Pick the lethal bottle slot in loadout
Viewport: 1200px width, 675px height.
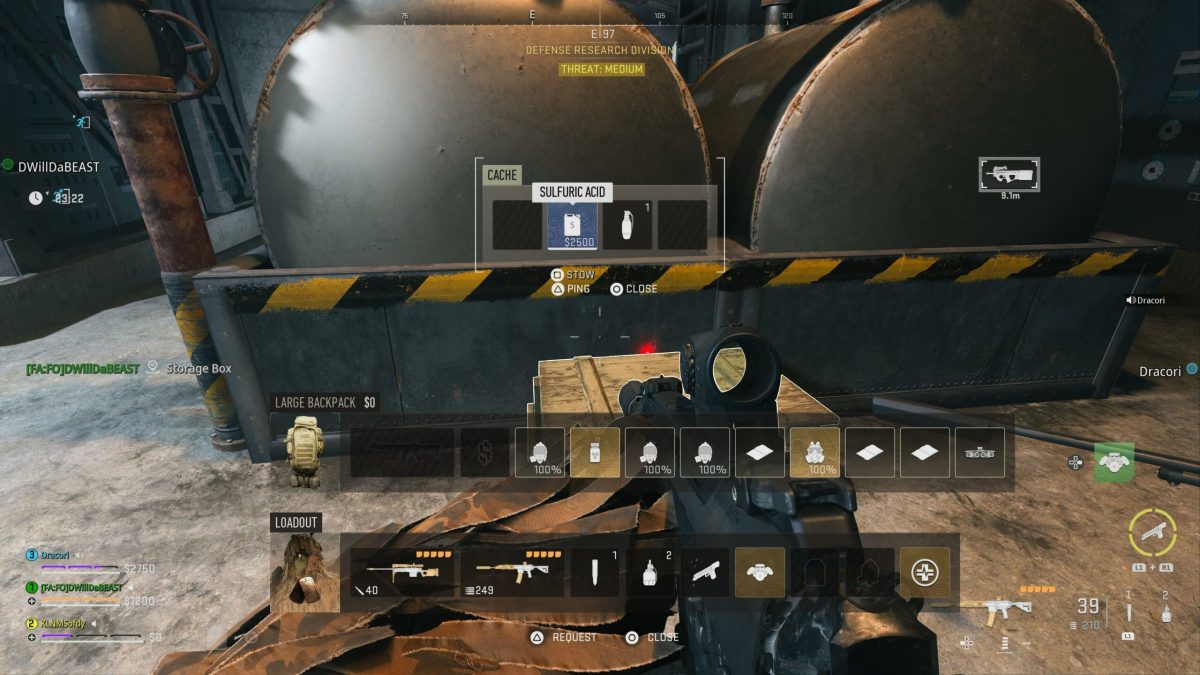(650, 572)
